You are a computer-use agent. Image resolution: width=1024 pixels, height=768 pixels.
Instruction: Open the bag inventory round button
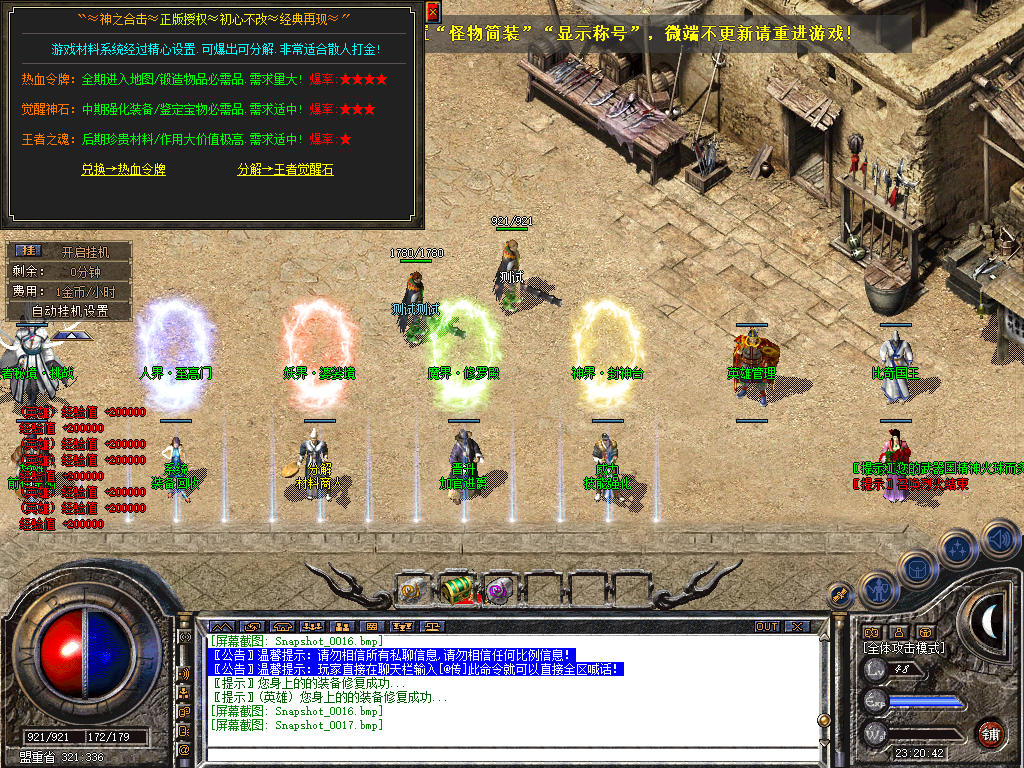(x=916, y=569)
